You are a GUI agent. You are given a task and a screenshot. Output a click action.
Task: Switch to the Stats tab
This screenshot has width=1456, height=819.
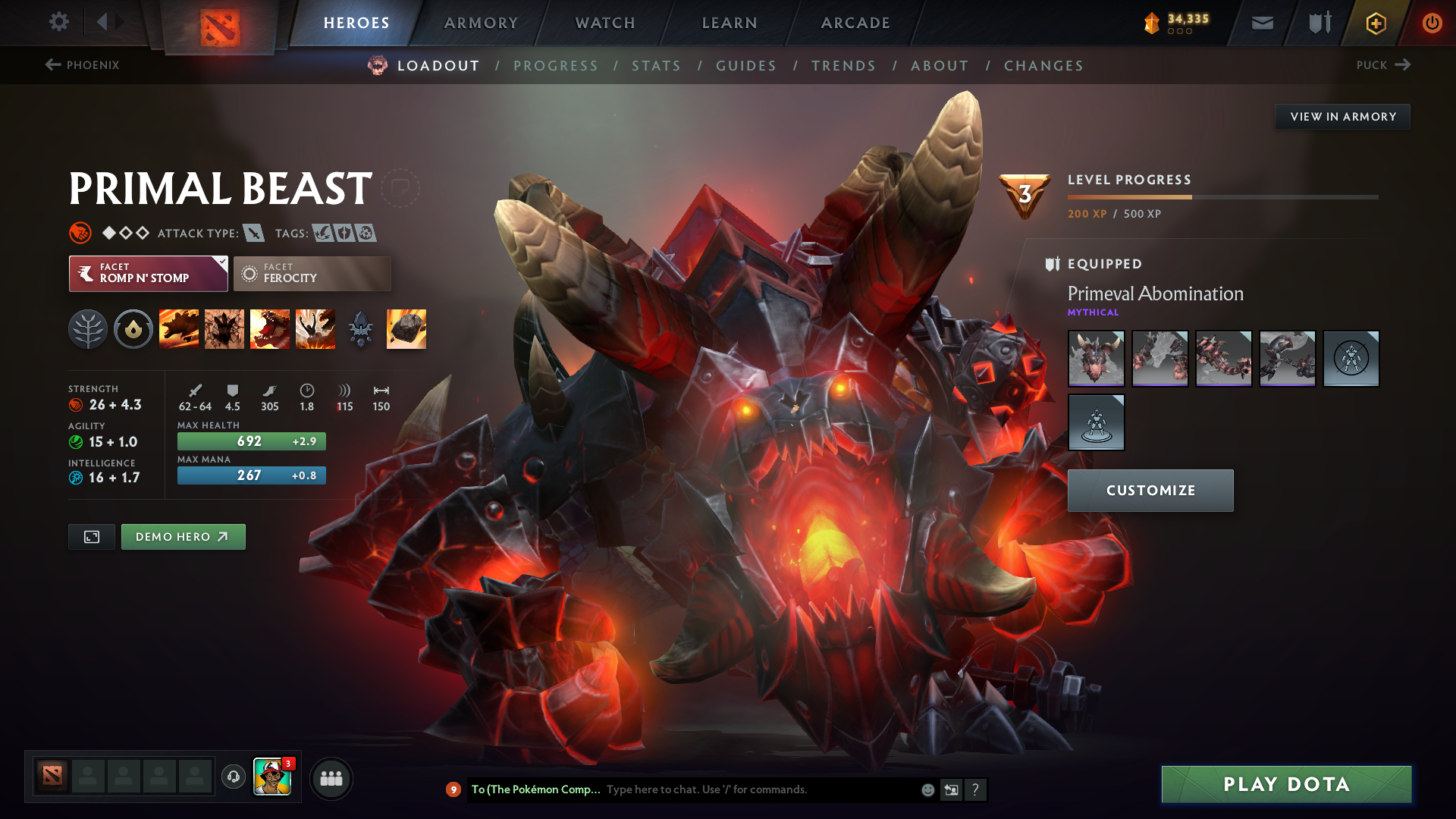tap(657, 65)
